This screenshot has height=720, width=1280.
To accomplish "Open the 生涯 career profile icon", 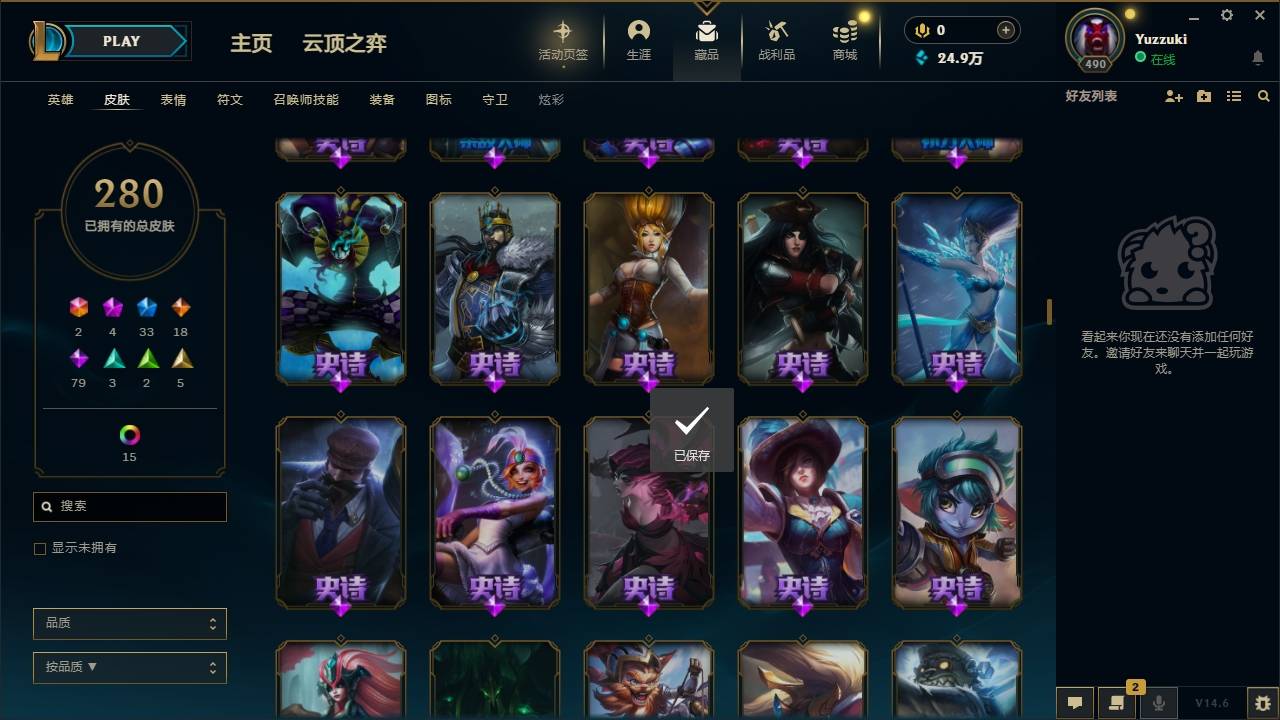I will (x=639, y=40).
